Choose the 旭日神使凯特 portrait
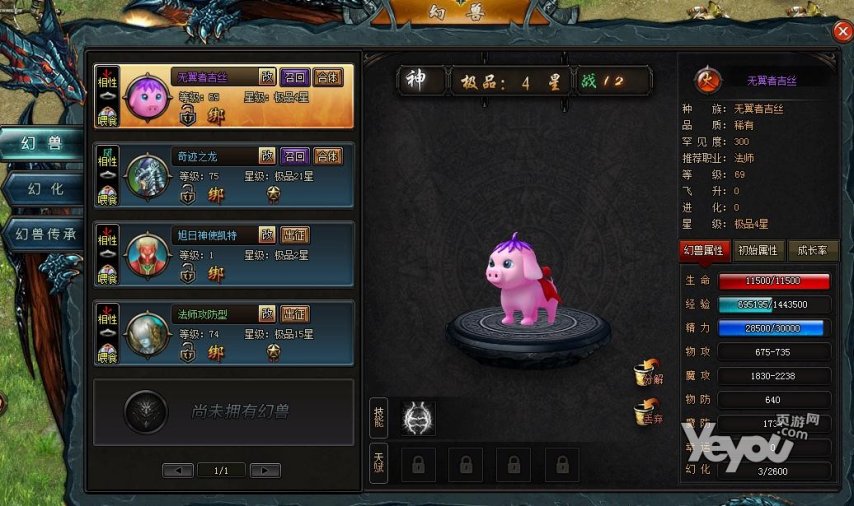 (x=146, y=255)
